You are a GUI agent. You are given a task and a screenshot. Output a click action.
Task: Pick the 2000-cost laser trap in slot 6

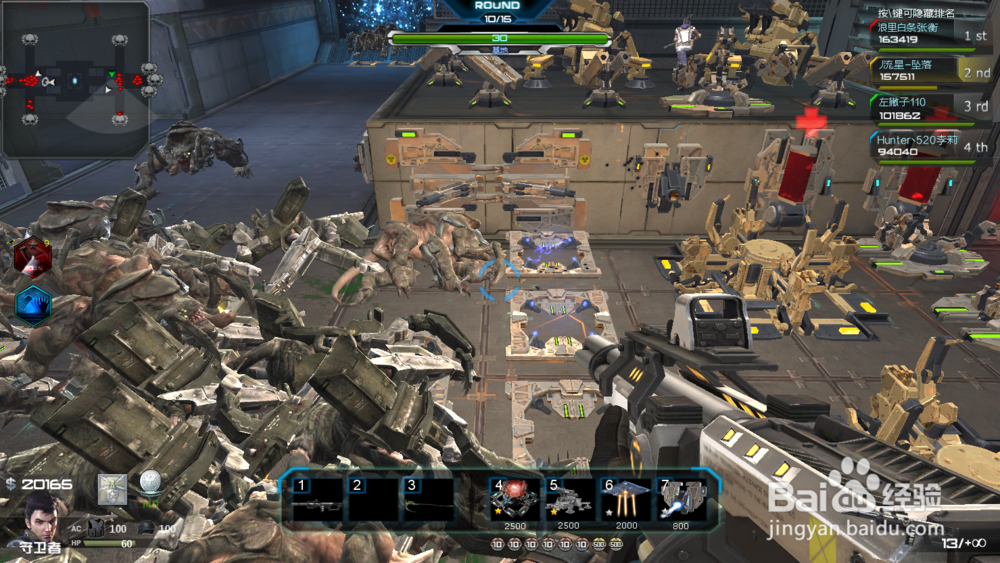click(625, 498)
